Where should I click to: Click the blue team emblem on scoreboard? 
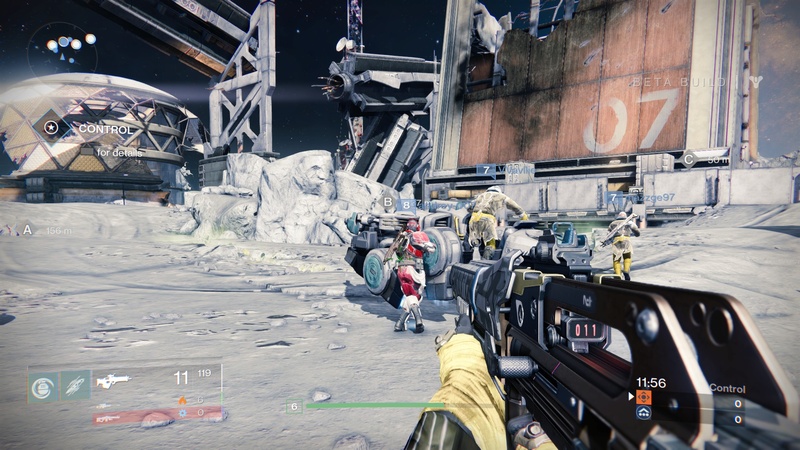click(644, 412)
